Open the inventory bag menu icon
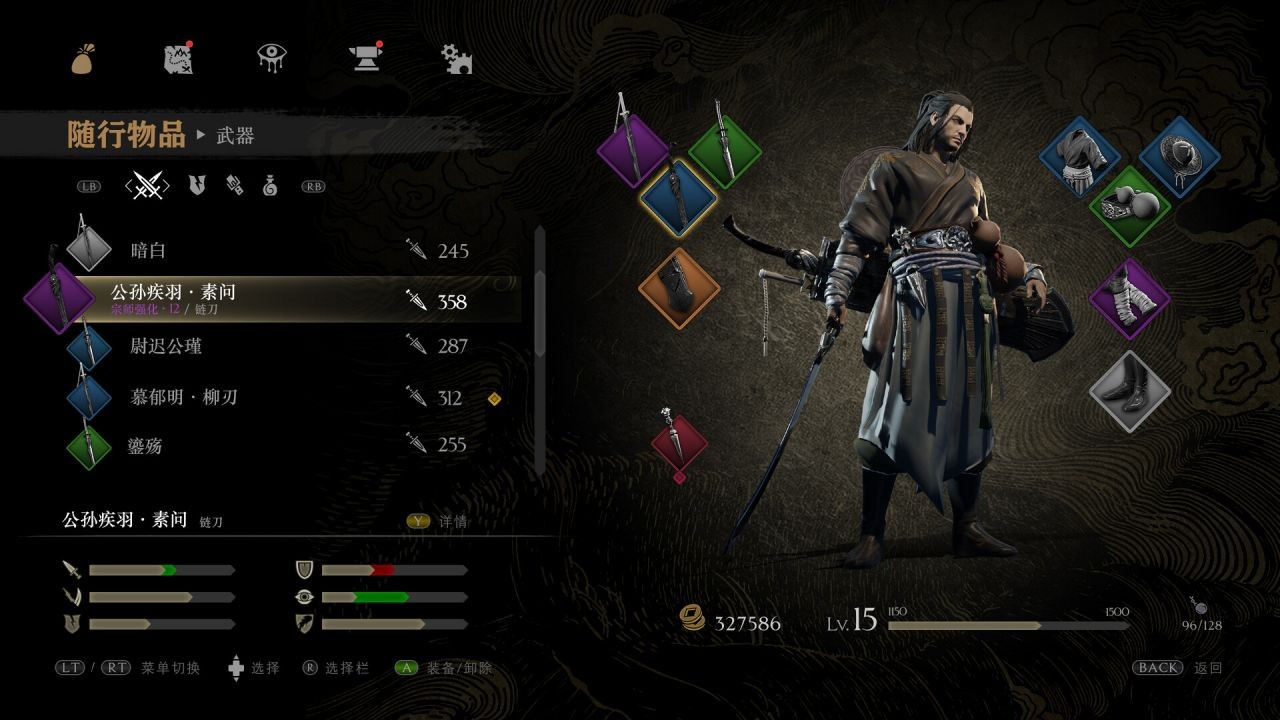The image size is (1280, 720). [x=83, y=59]
